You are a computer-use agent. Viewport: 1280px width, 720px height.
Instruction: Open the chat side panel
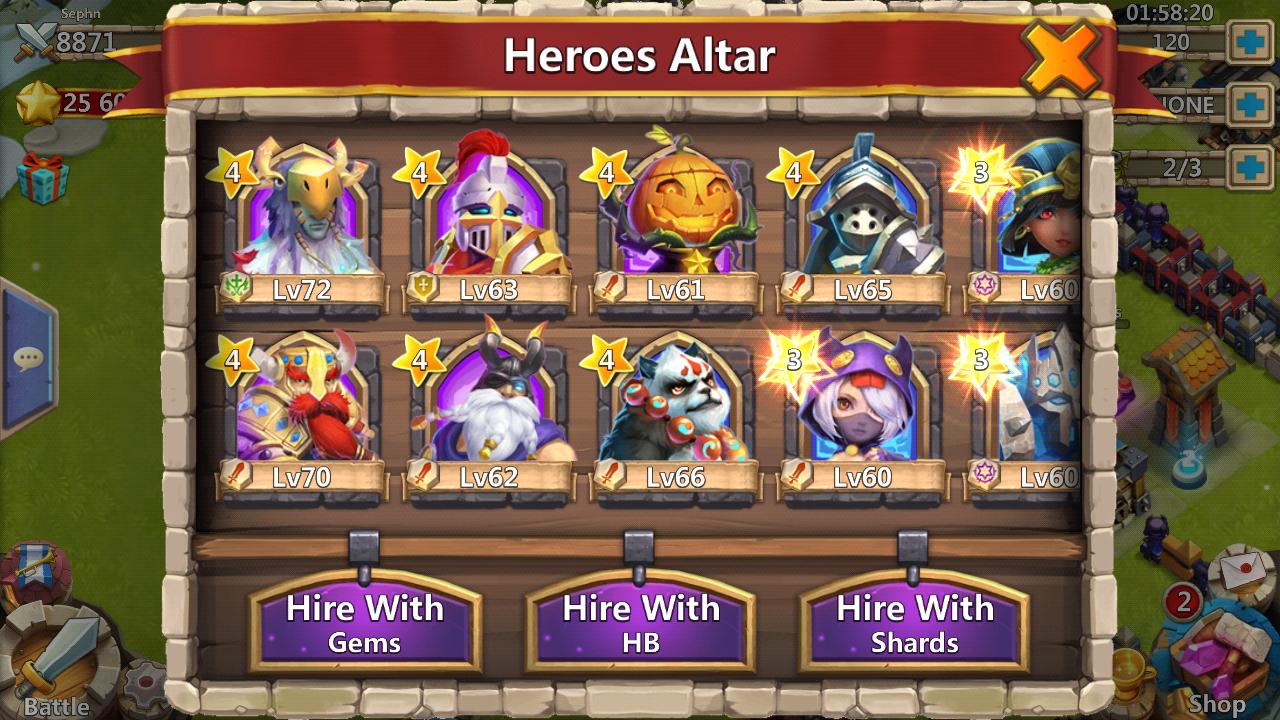tap(28, 358)
